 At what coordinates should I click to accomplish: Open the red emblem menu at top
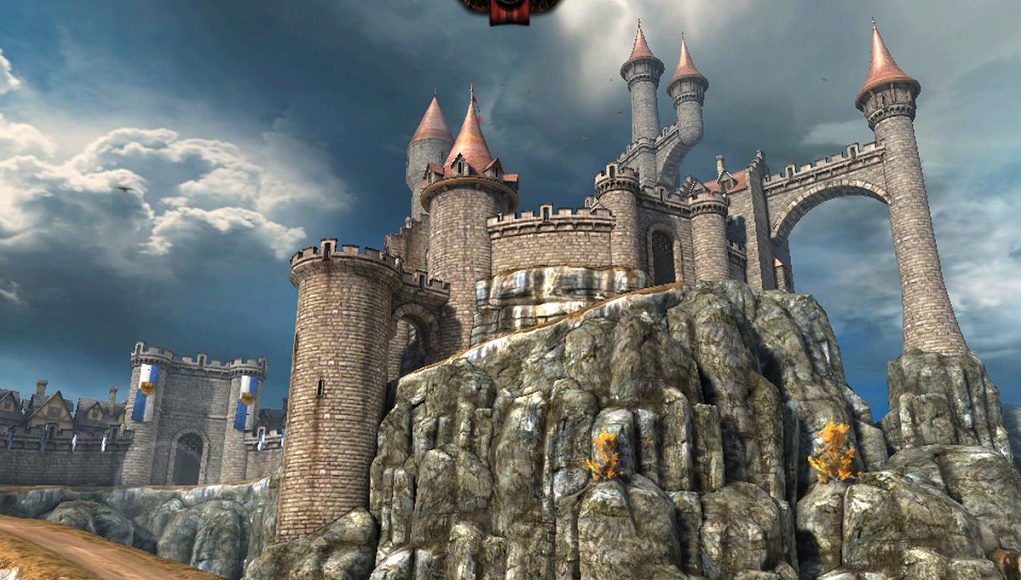pyautogui.click(x=509, y=9)
